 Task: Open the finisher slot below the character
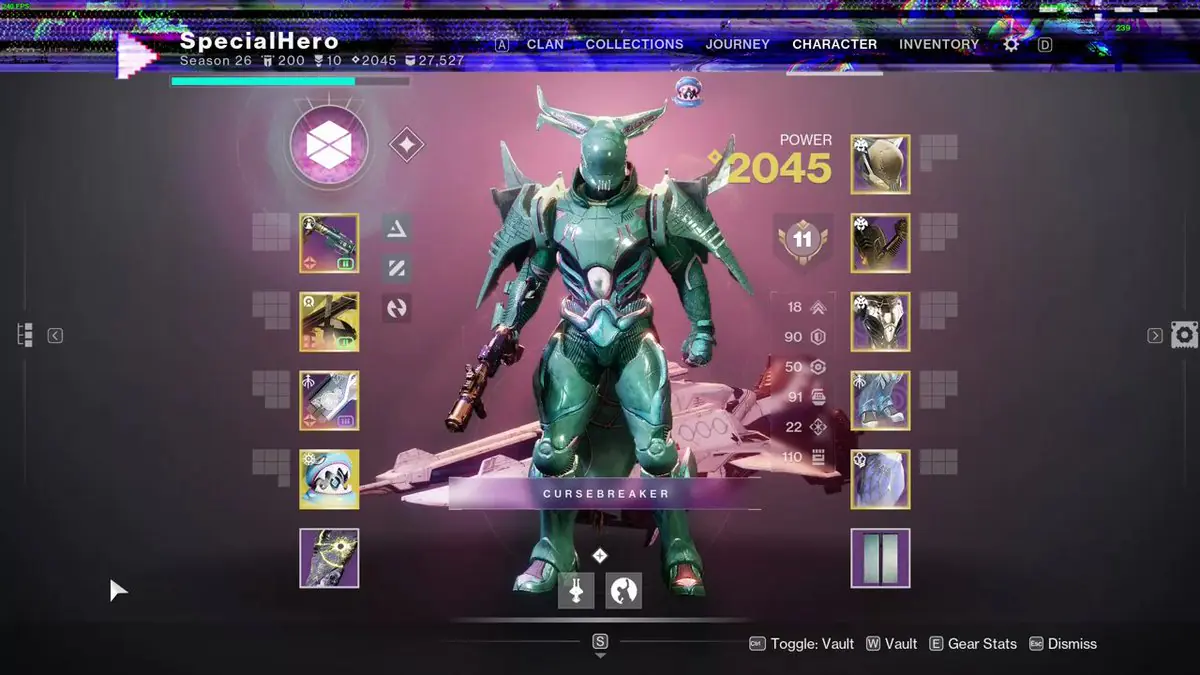tap(575, 590)
